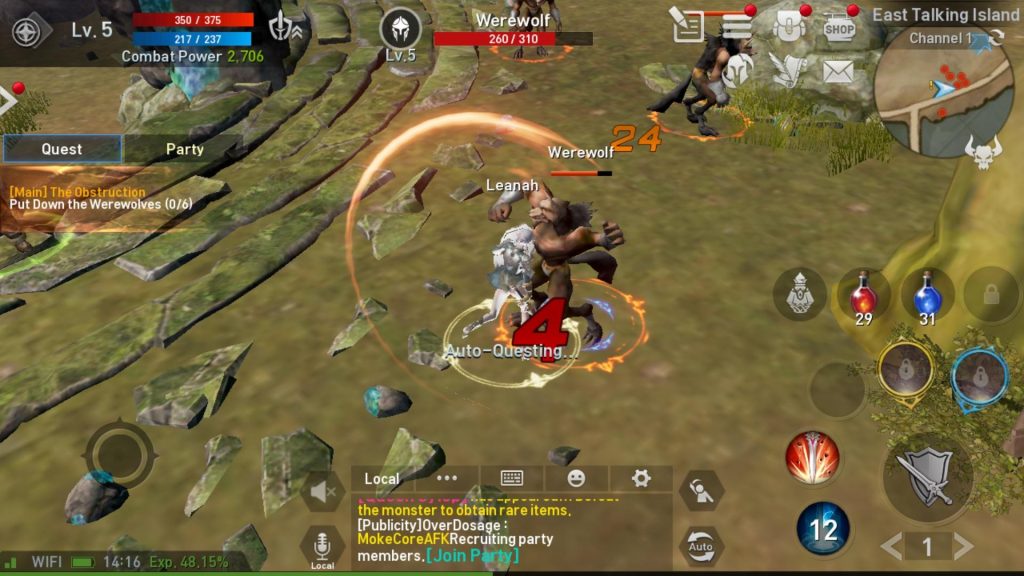Viewport: 1024px width, 576px height.
Task: Open the mail envelope
Action: tap(838, 71)
